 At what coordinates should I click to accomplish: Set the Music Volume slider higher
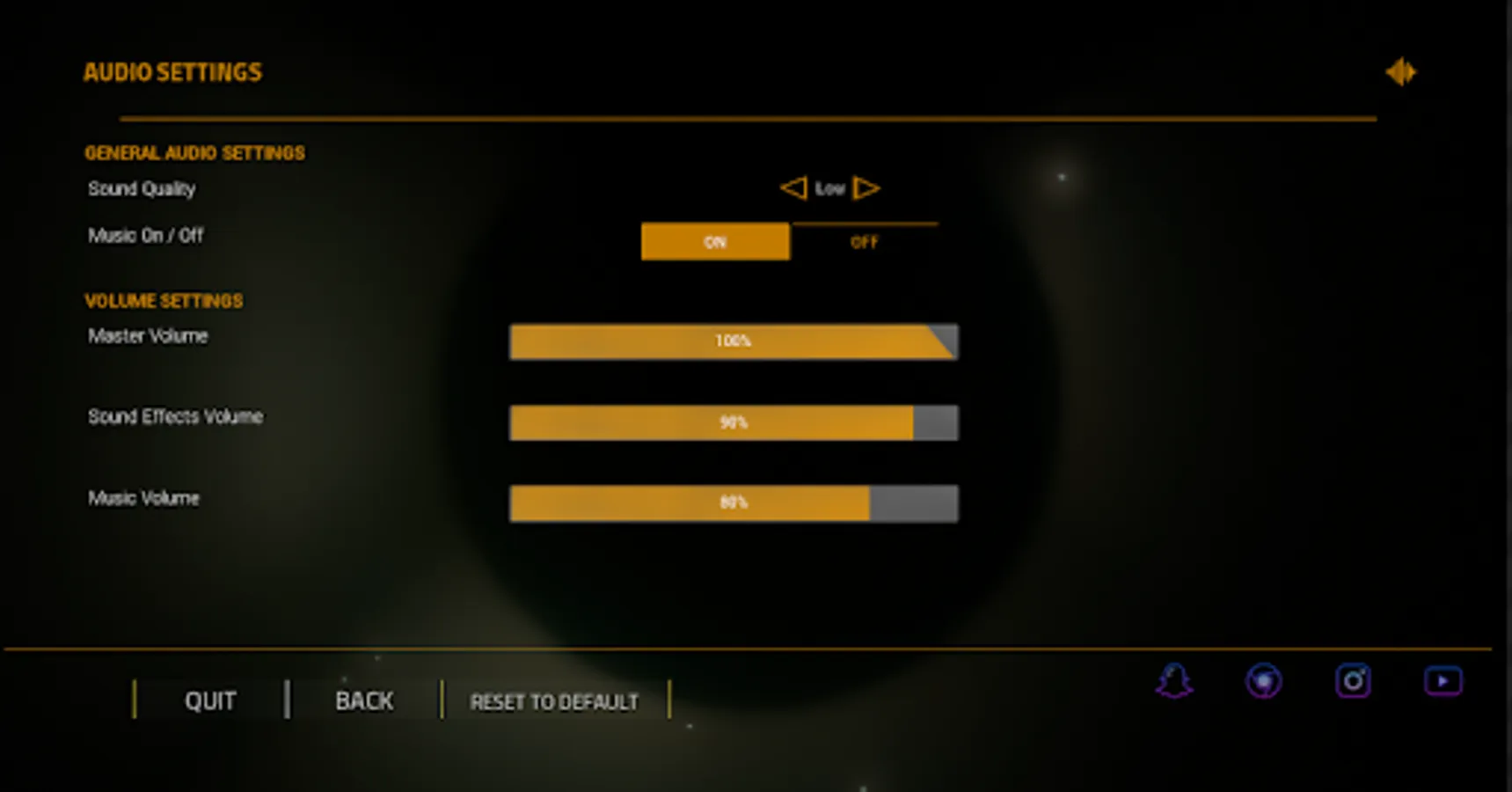pos(734,502)
